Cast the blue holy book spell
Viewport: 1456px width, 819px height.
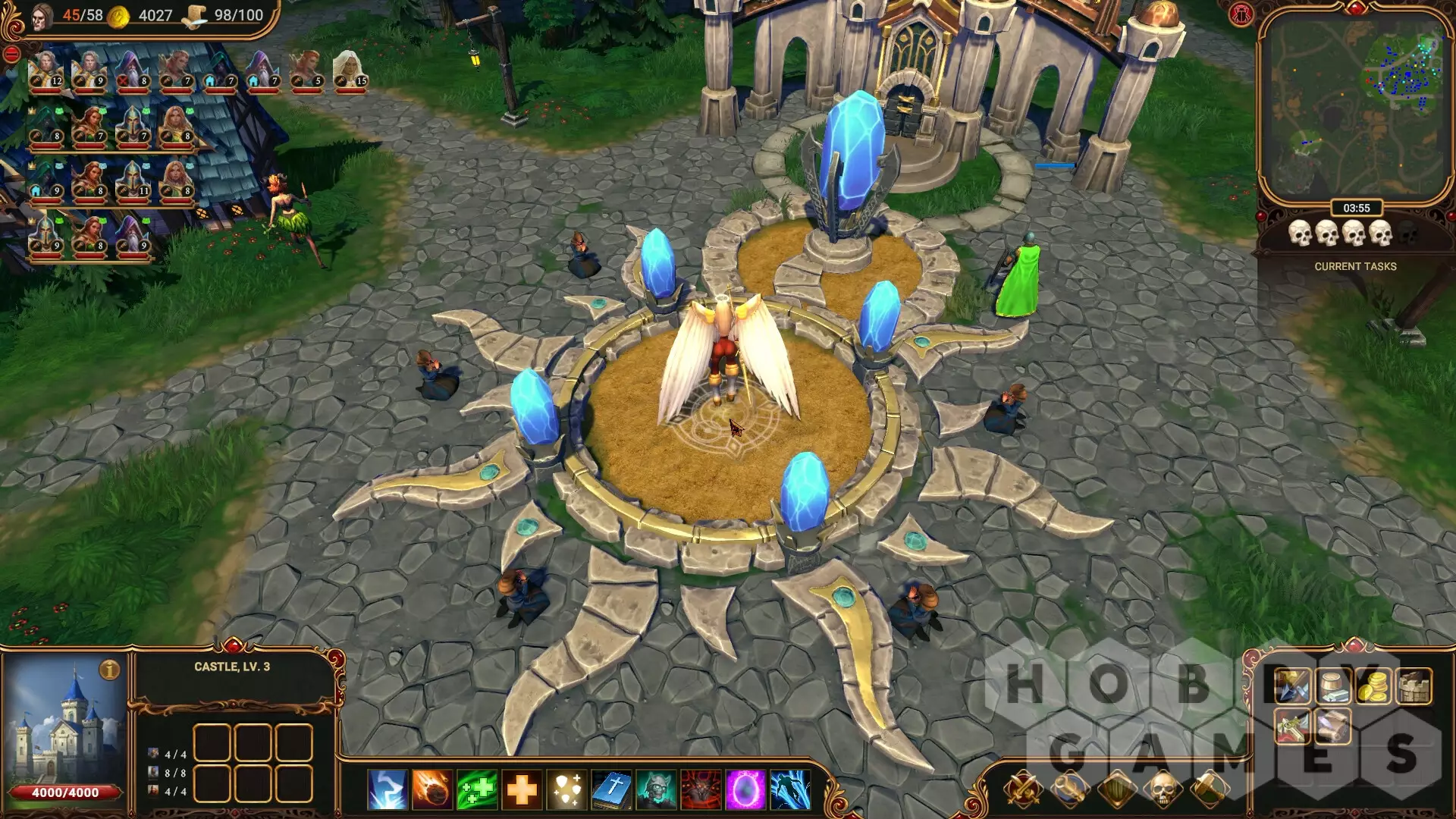[612, 789]
